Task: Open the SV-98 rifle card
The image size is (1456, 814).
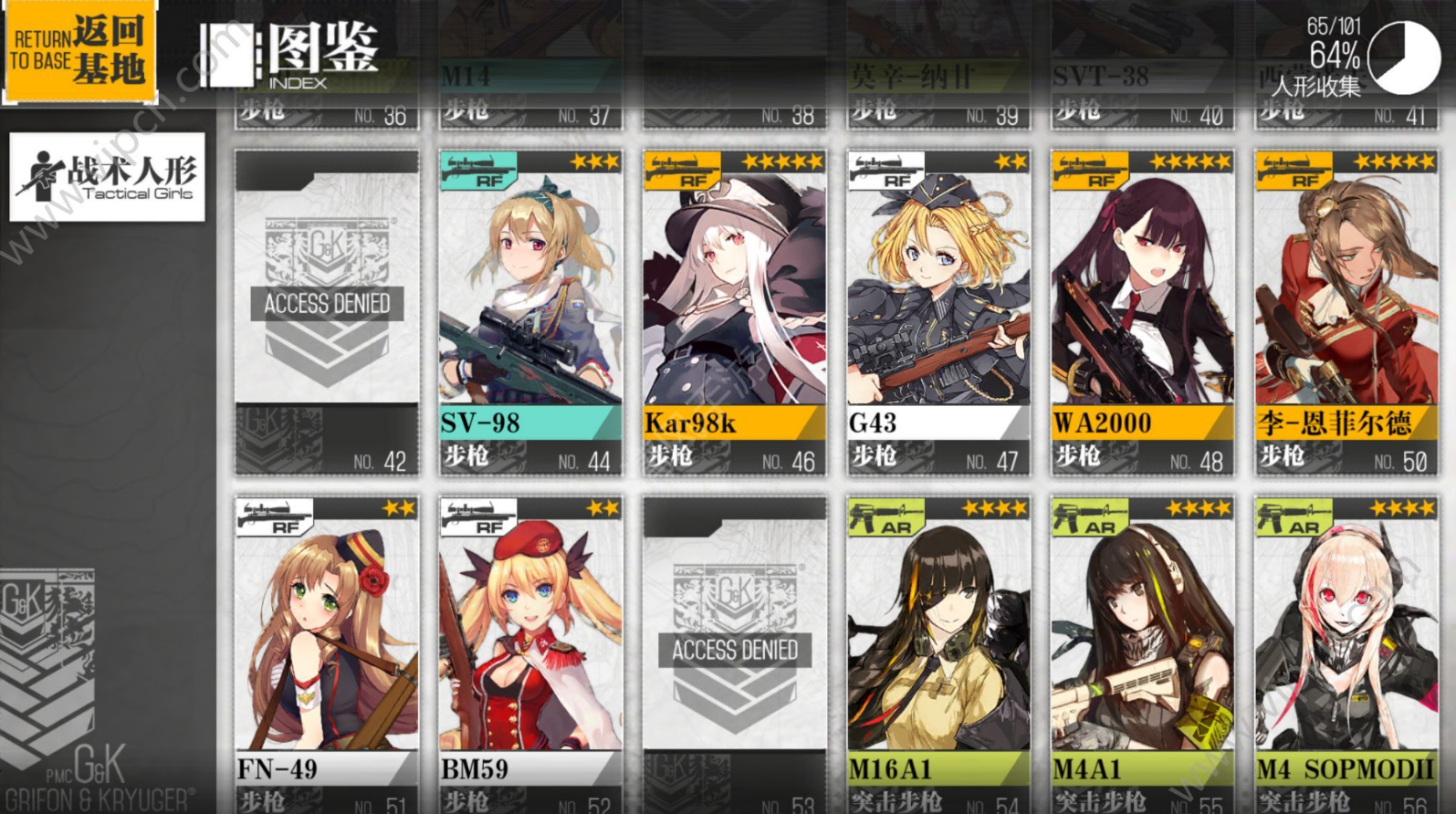Action: pyautogui.click(x=530, y=312)
